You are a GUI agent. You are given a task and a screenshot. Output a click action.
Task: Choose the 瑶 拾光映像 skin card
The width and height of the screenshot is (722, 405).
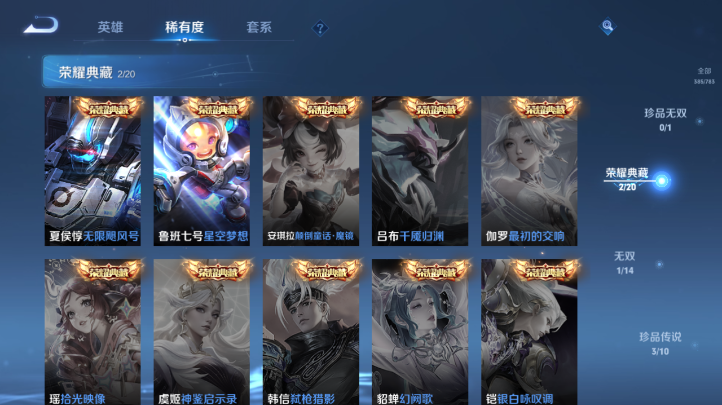click(93, 332)
